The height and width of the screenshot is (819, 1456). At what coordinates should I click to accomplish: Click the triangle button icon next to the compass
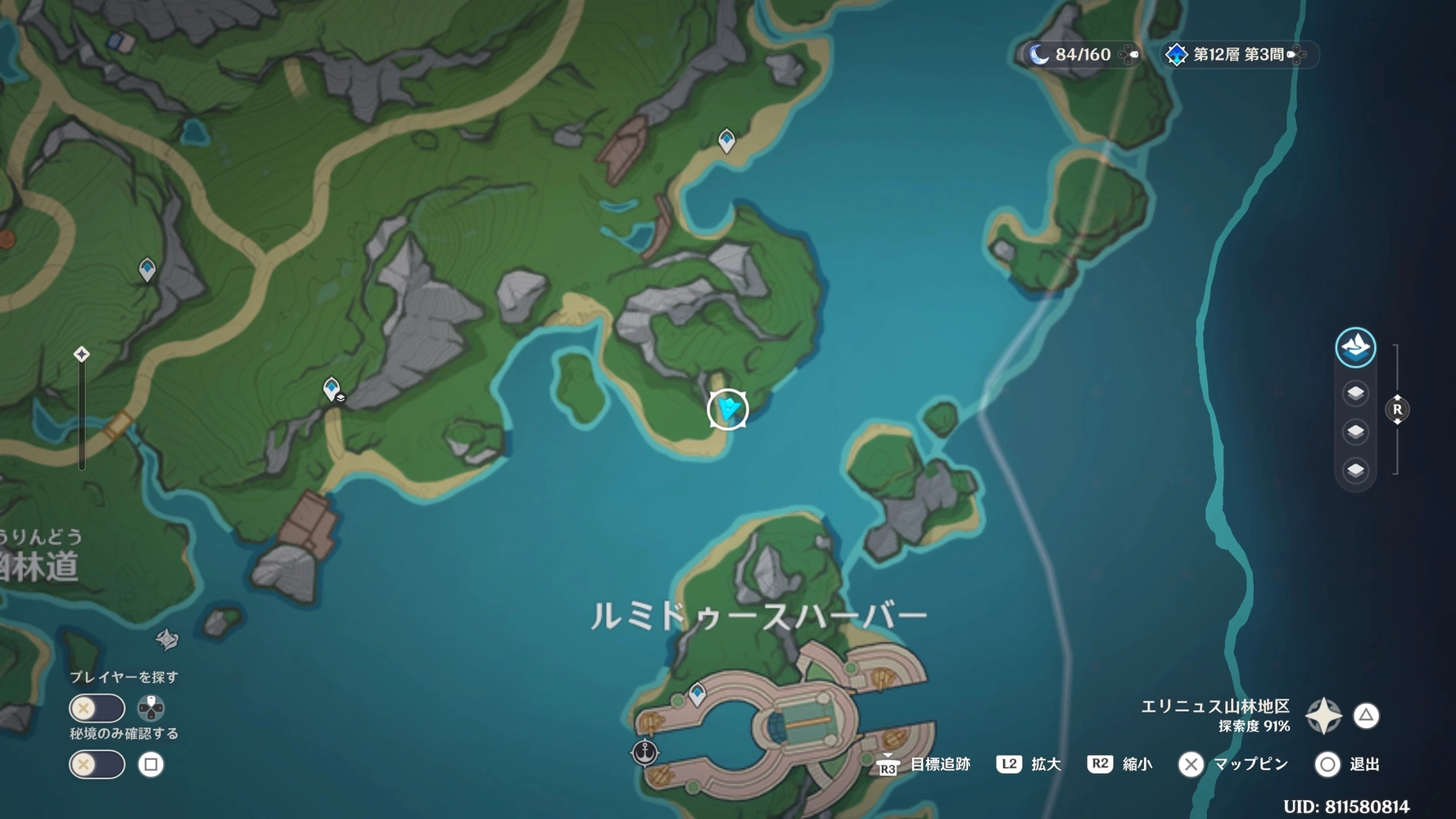click(x=1366, y=715)
